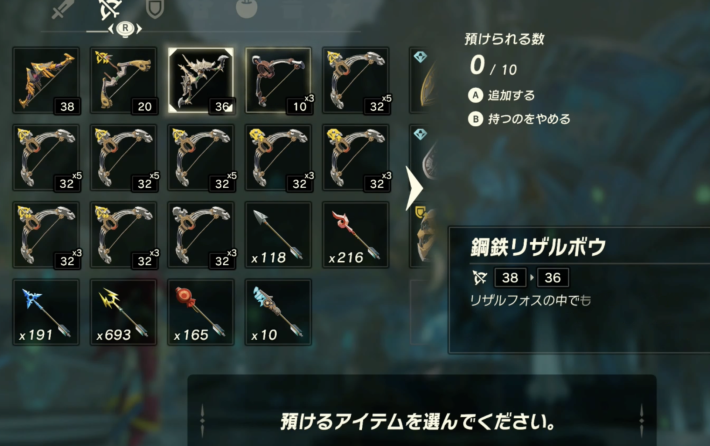Pick the shock arrow stack of 693
This screenshot has height=446, width=710.
click(122, 312)
